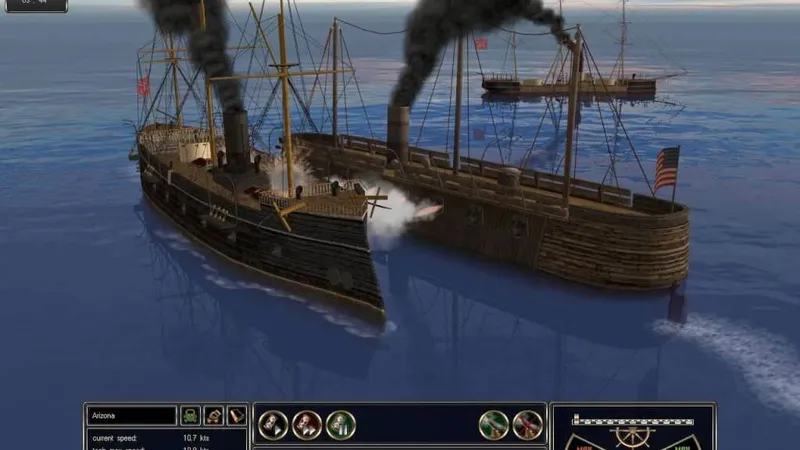Viewport: 800px width, 450px height.
Task: Open the cannon icon next to the skull
Action: click(x=213, y=415)
